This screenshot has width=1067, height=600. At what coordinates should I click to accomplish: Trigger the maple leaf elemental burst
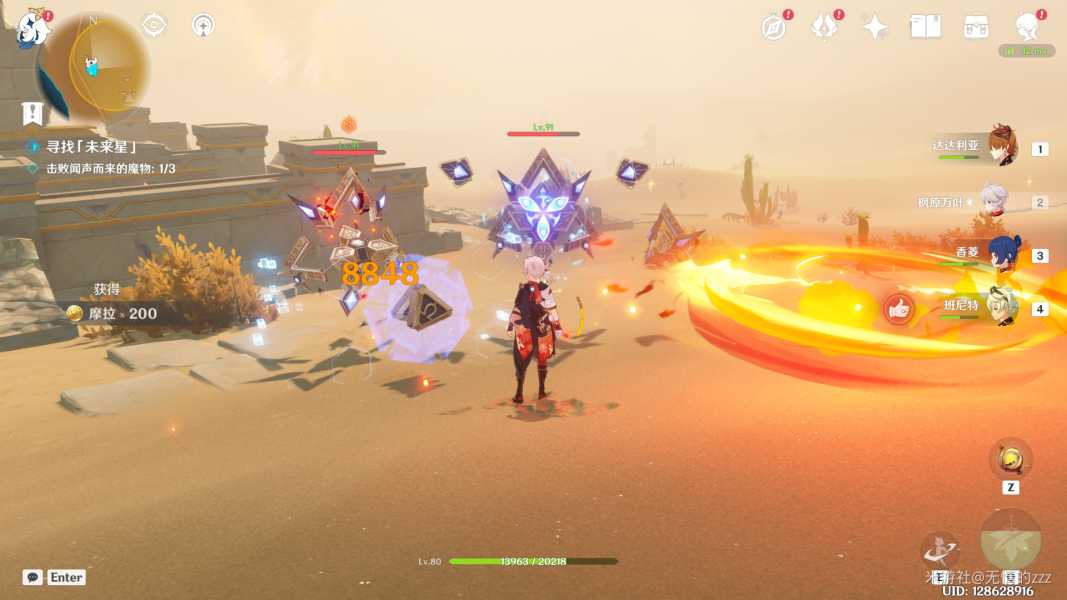coord(1010,540)
